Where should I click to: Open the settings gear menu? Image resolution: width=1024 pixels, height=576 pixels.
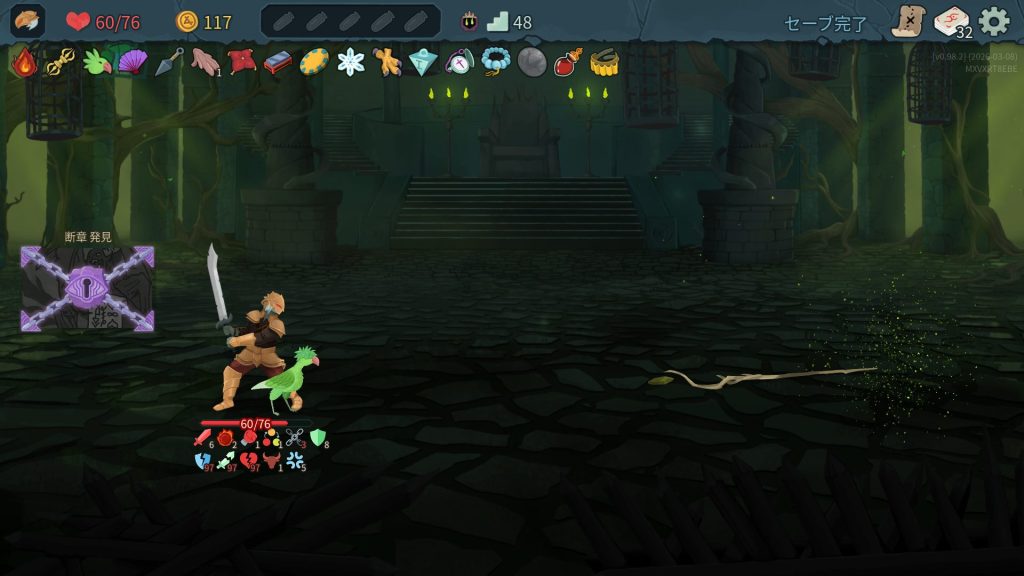coord(993,21)
